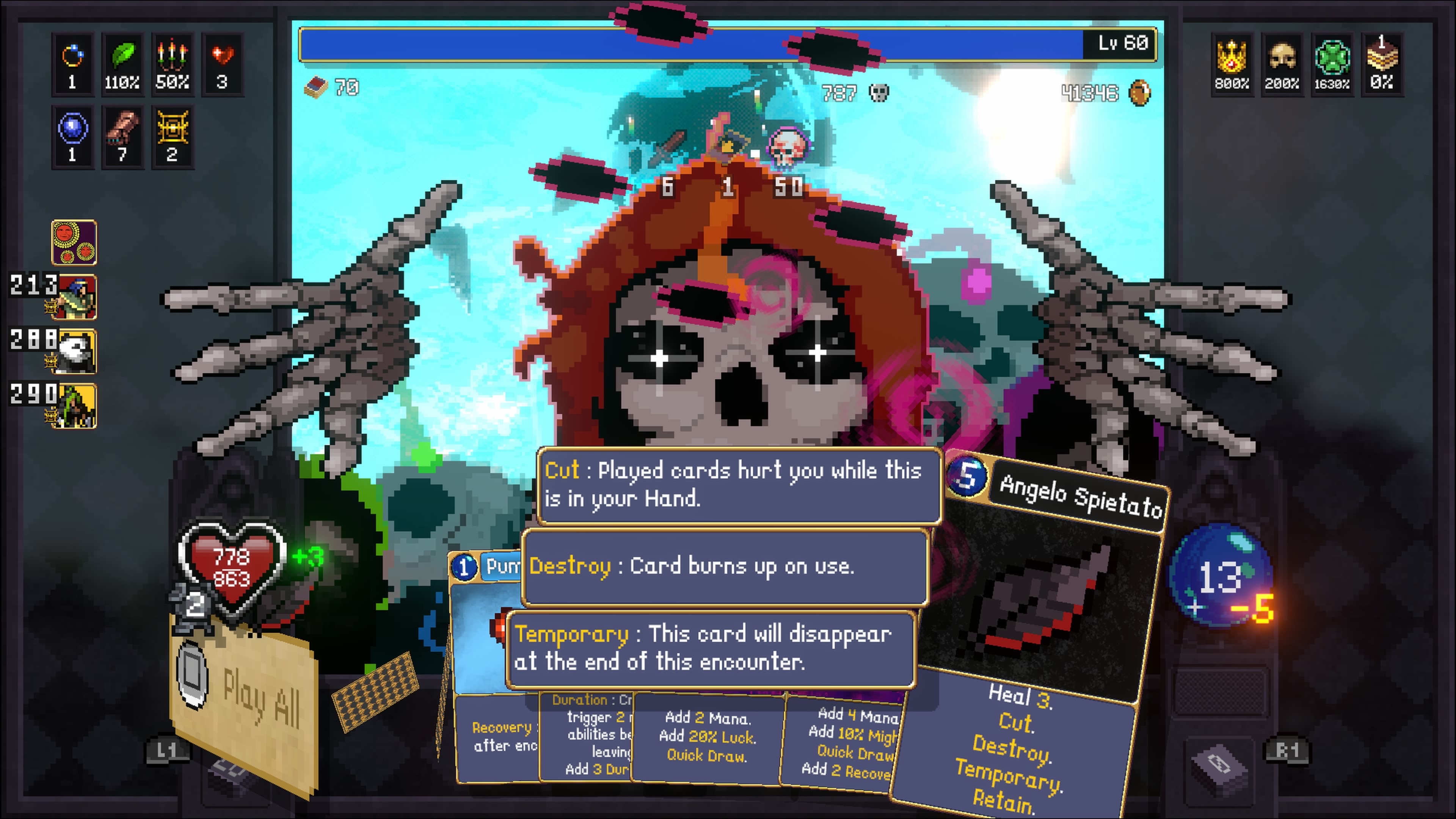This screenshot has width=1456, height=819.
Task: Select the three red suns tarot icon
Action: pos(74,243)
